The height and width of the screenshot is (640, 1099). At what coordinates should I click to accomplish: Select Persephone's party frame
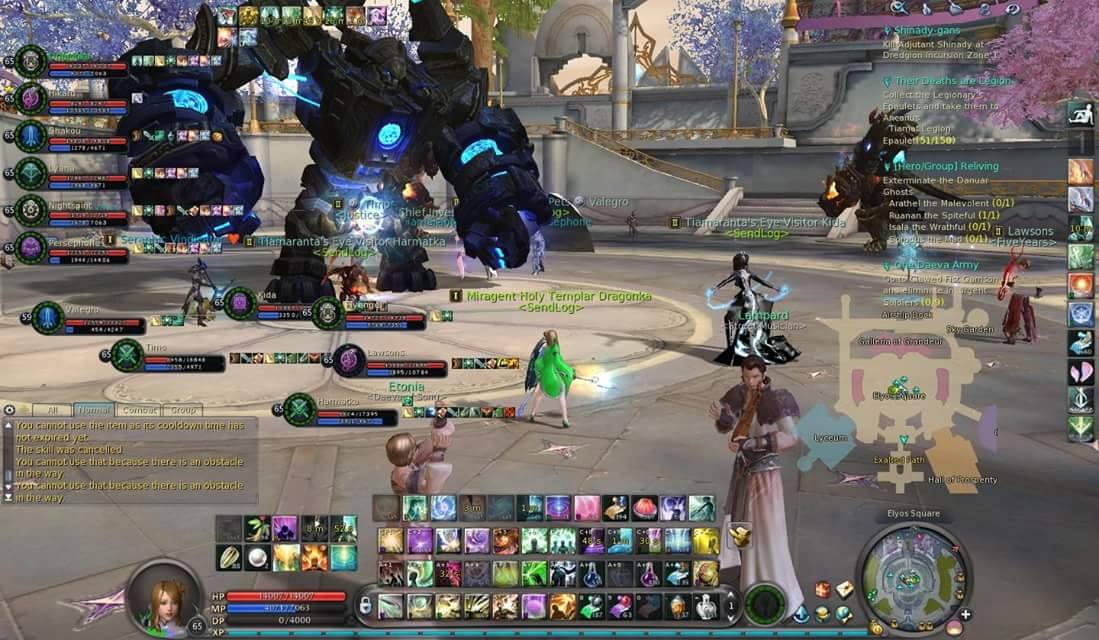pyautogui.click(x=31, y=247)
